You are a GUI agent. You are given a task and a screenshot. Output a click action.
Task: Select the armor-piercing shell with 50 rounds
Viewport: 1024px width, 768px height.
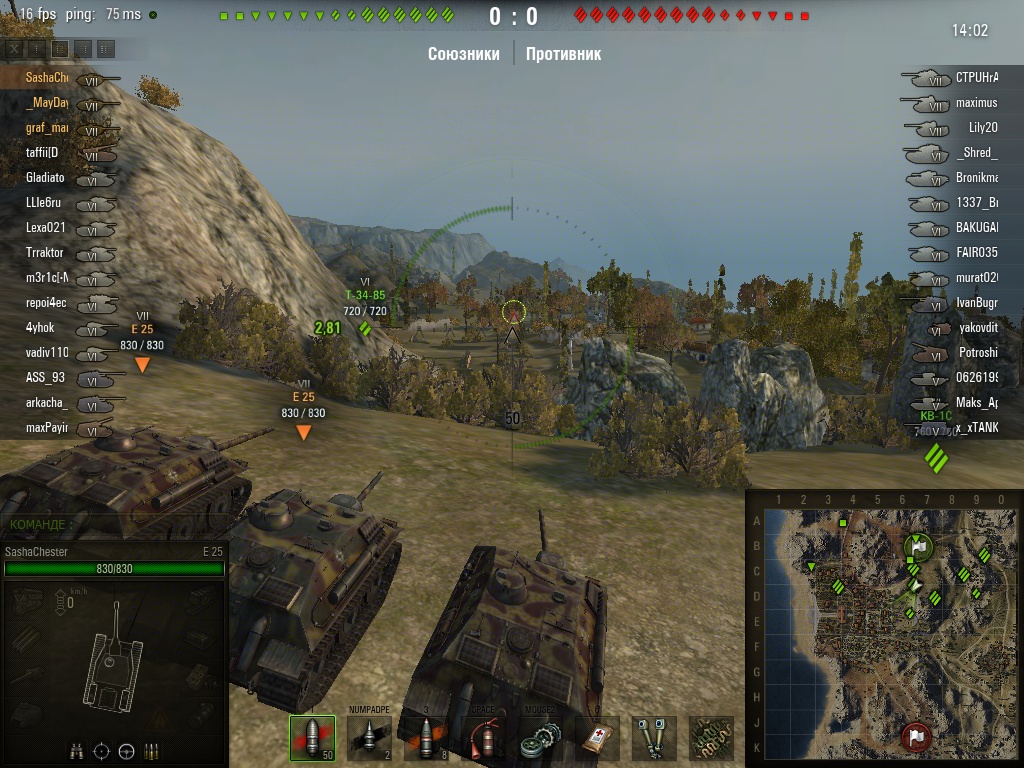312,738
